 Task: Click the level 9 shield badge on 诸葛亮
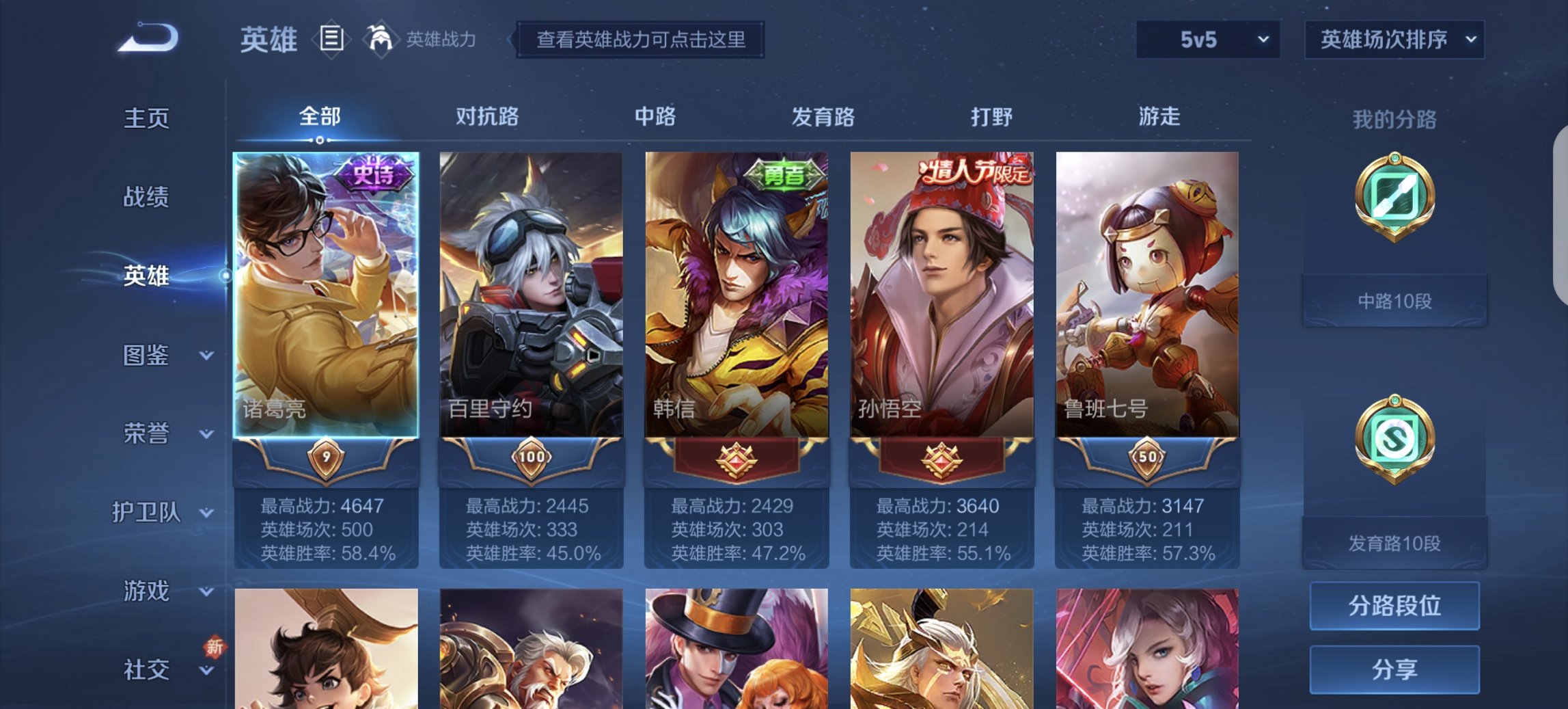tap(329, 457)
